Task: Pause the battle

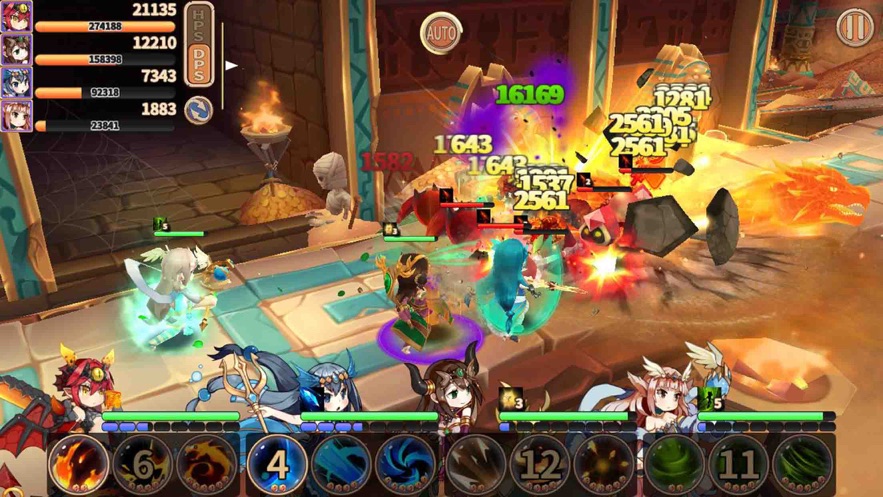Action: (855, 27)
